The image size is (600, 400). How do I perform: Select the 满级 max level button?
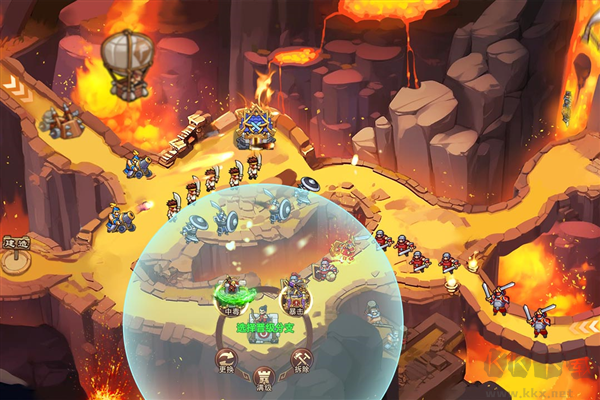(x=264, y=377)
